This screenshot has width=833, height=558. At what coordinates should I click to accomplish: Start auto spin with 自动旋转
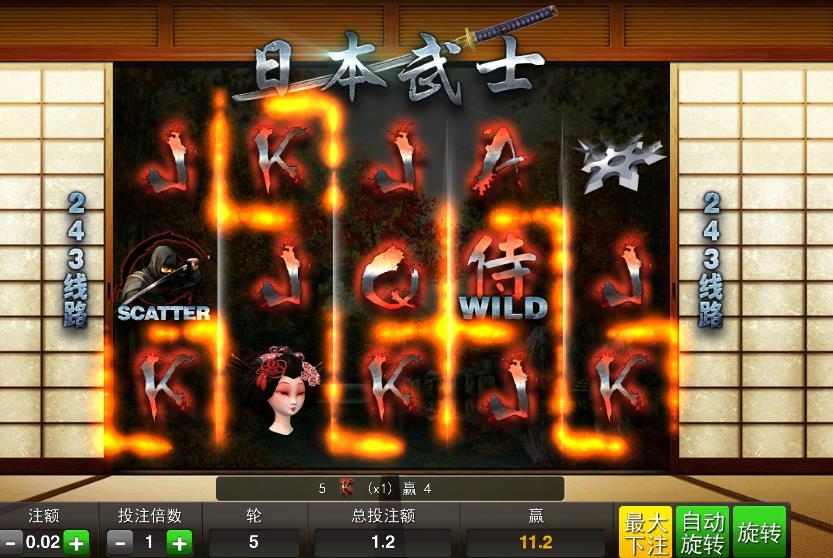[703, 532]
